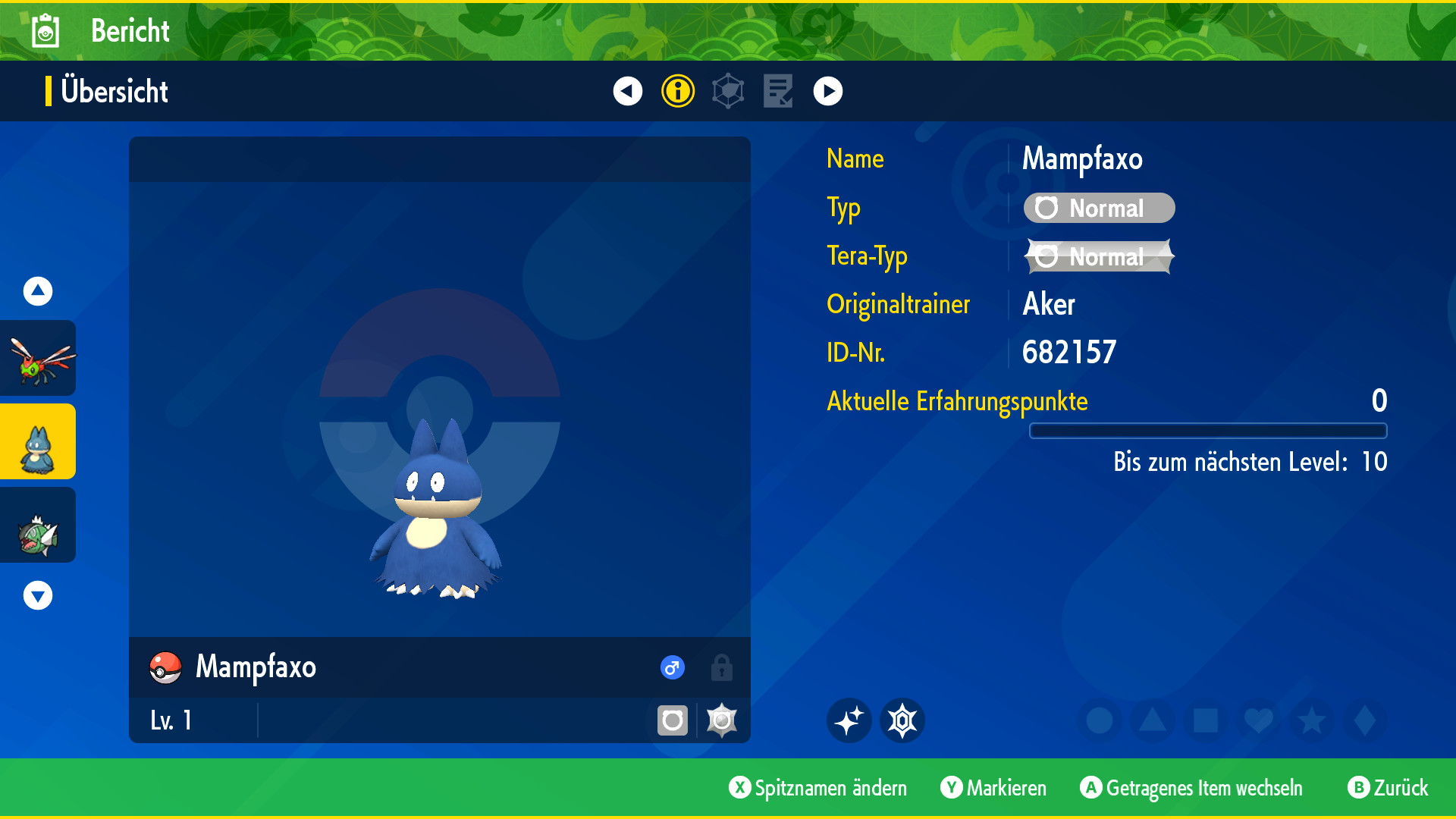Go back with Zurück
Image resolution: width=1456 pixels, height=819 pixels.
[1388, 788]
